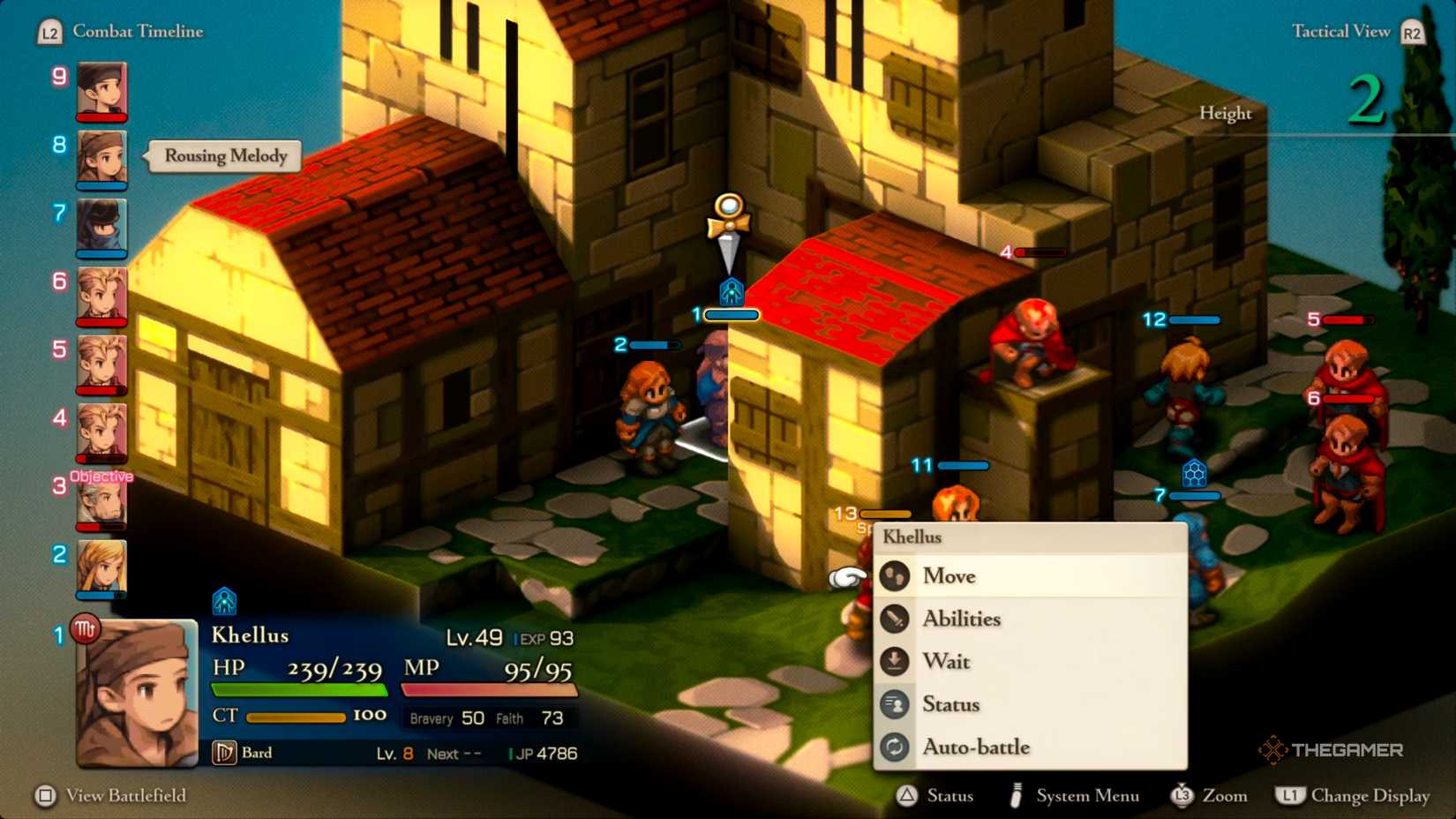Select the turn 6 timeline portrait

(x=101, y=296)
